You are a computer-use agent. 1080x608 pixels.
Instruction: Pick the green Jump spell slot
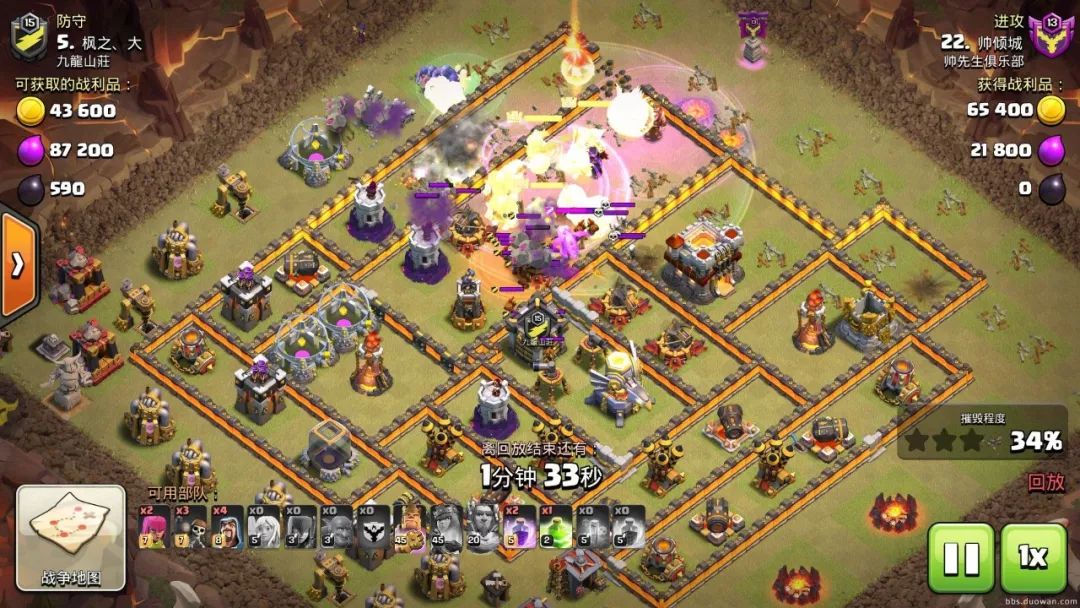tap(556, 527)
